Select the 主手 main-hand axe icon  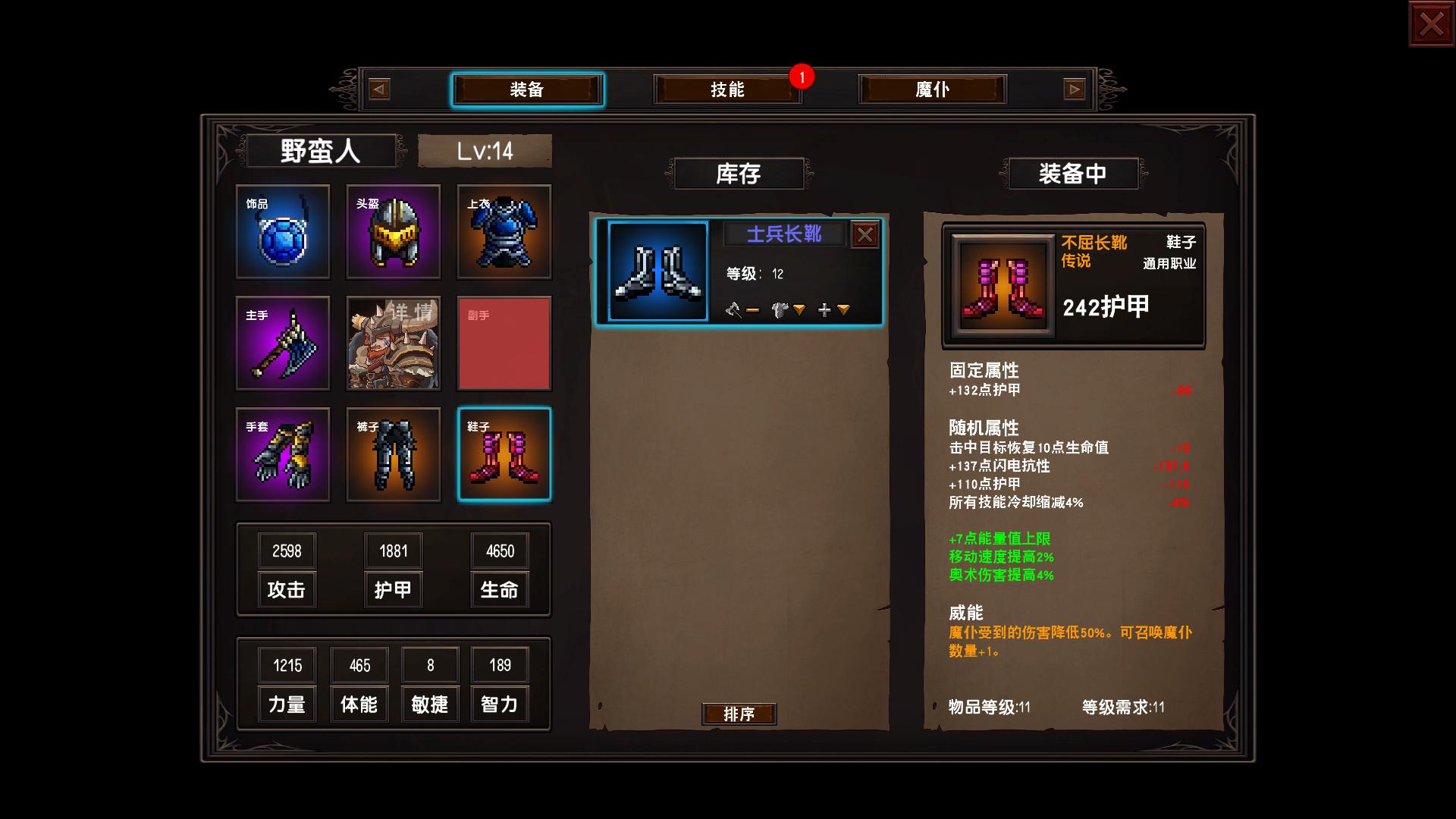click(x=282, y=344)
